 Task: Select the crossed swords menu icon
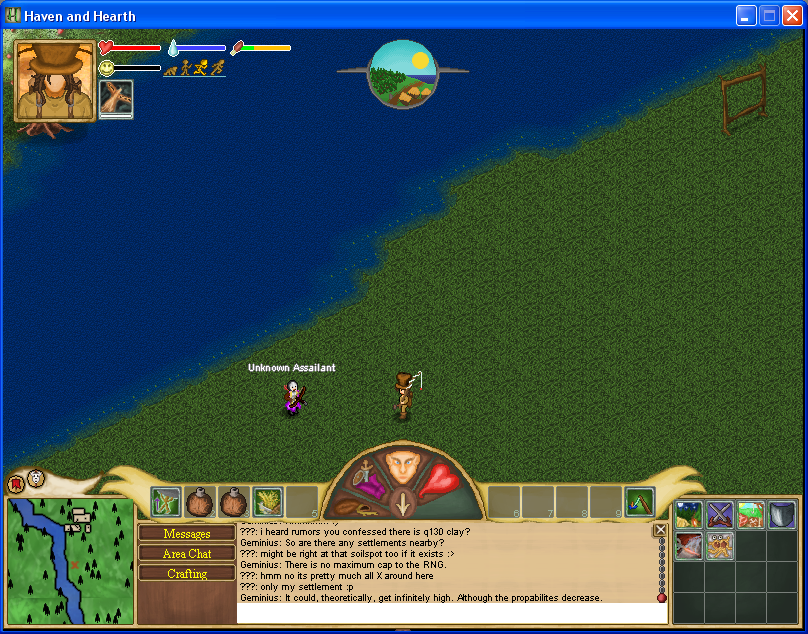click(x=720, y=515)
